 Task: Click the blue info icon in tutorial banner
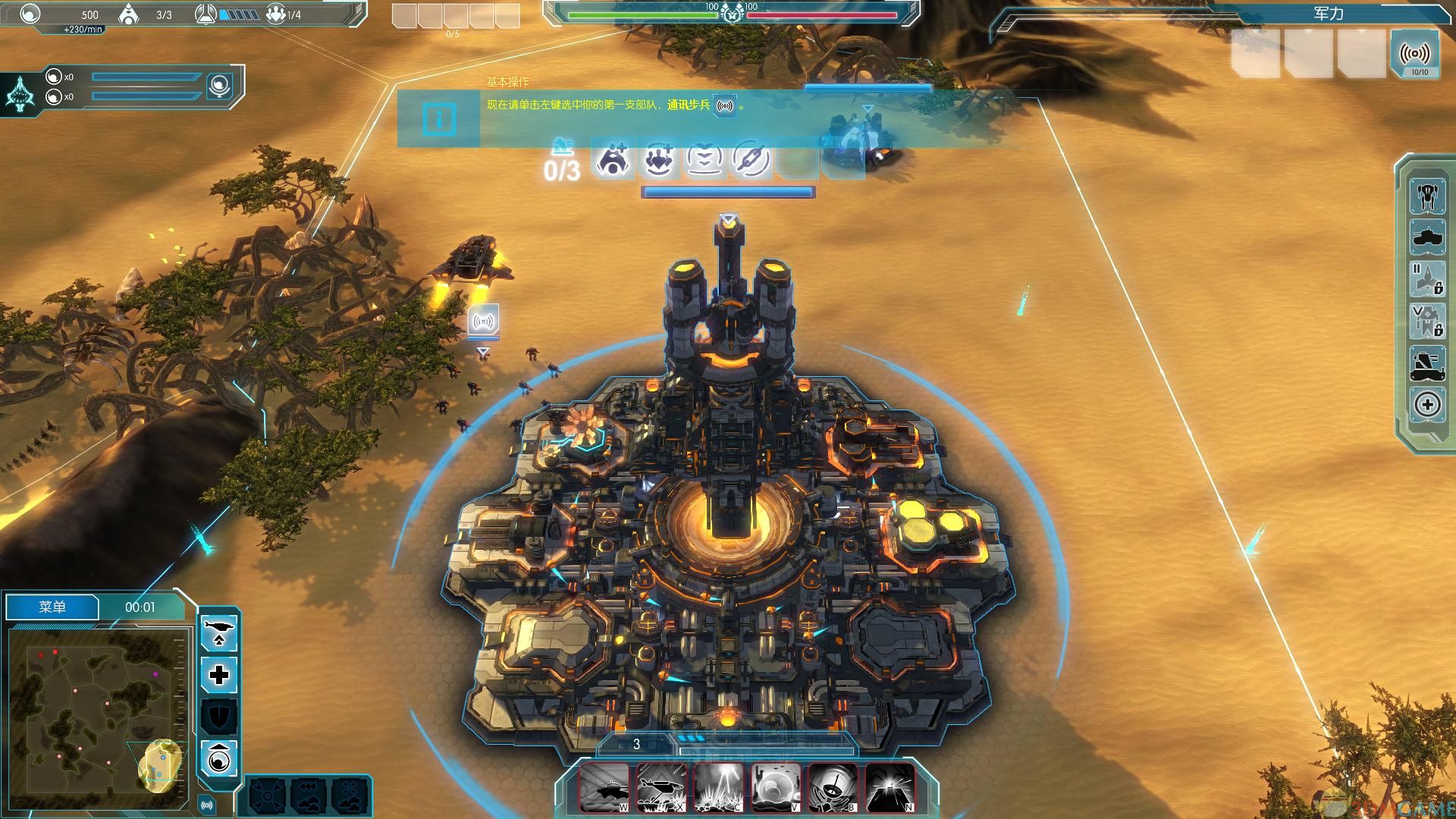pyautogui.click(x=439, y=119)
